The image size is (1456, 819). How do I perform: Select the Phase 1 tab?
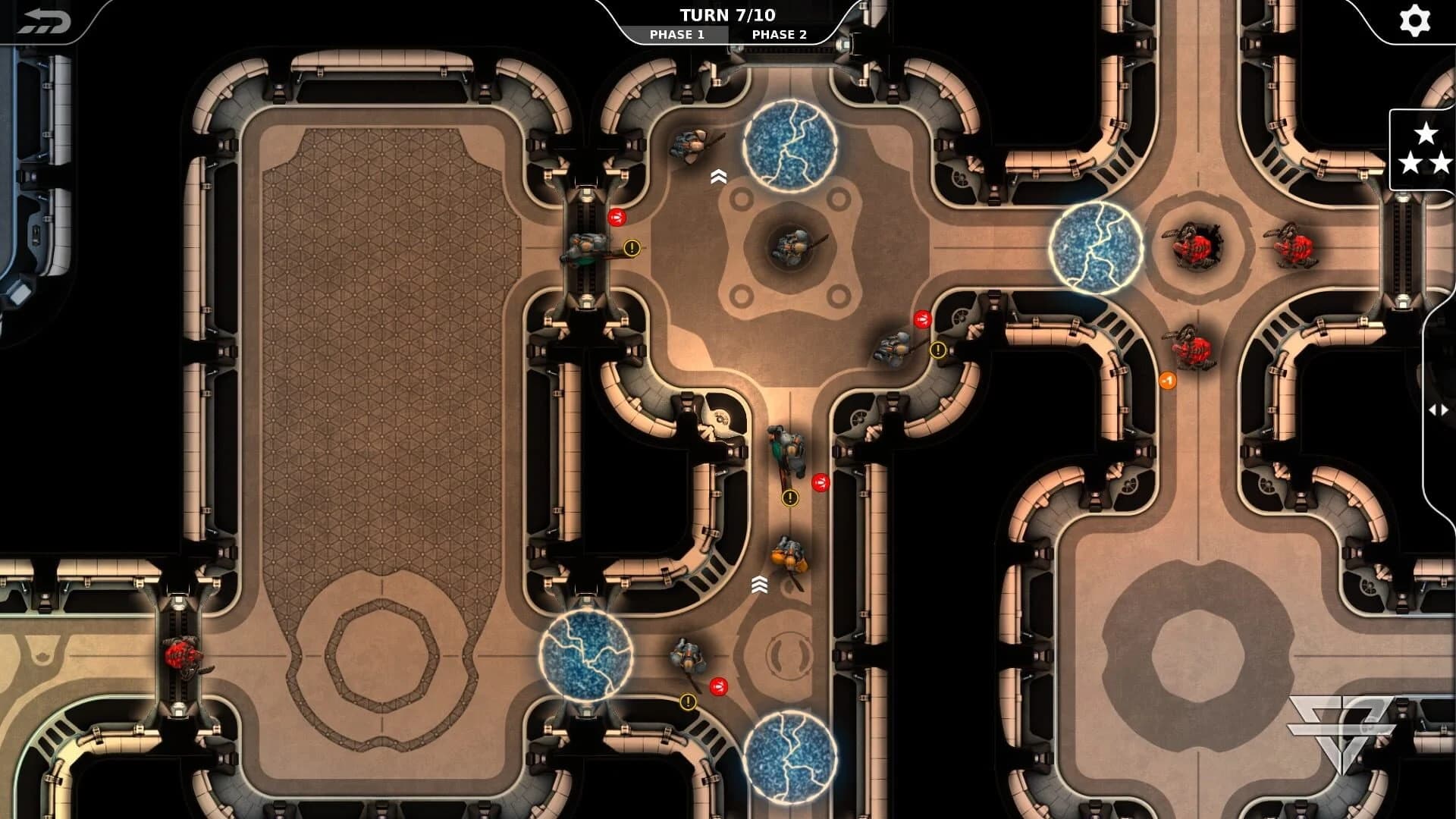coord(677,34)
